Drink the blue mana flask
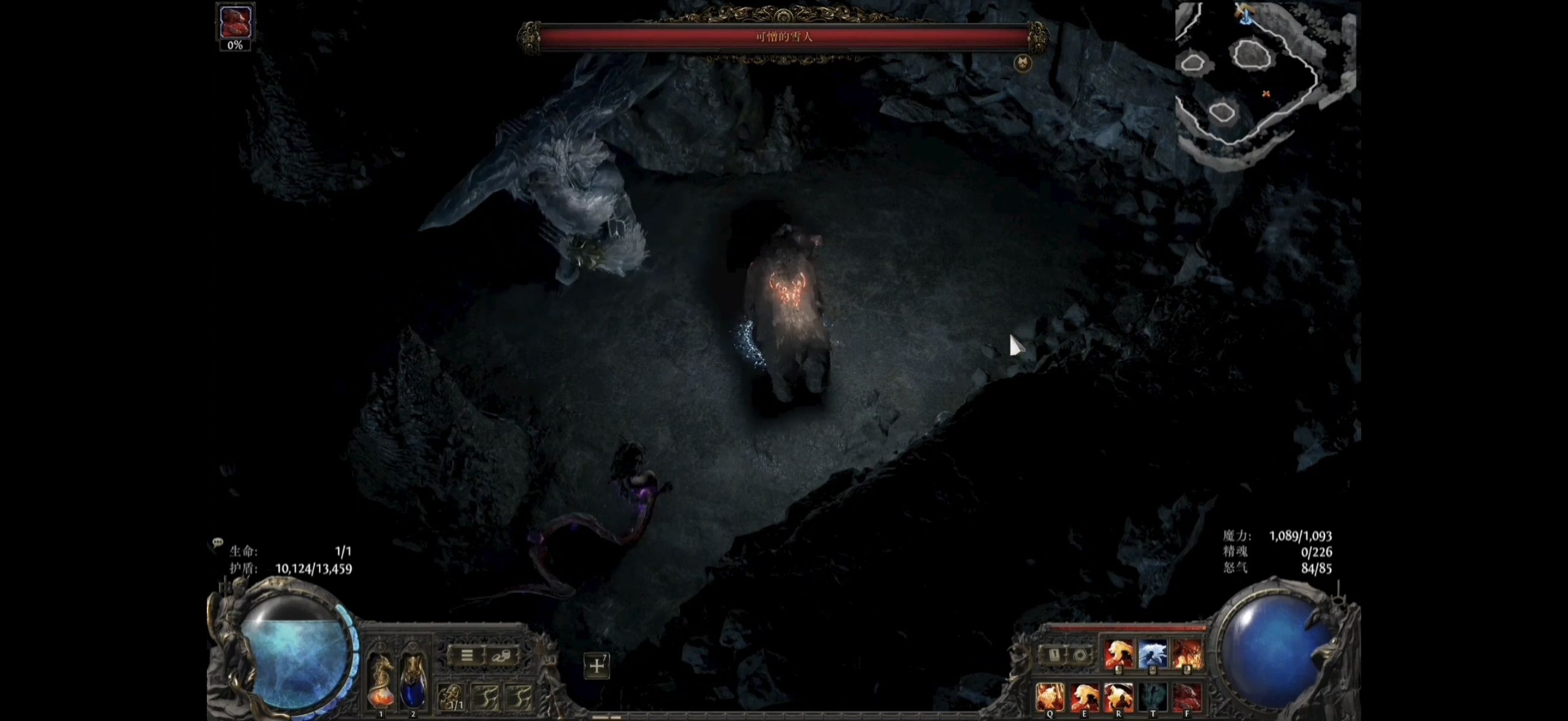Screen dimensions: 1568x721 [x=412, y=683]
